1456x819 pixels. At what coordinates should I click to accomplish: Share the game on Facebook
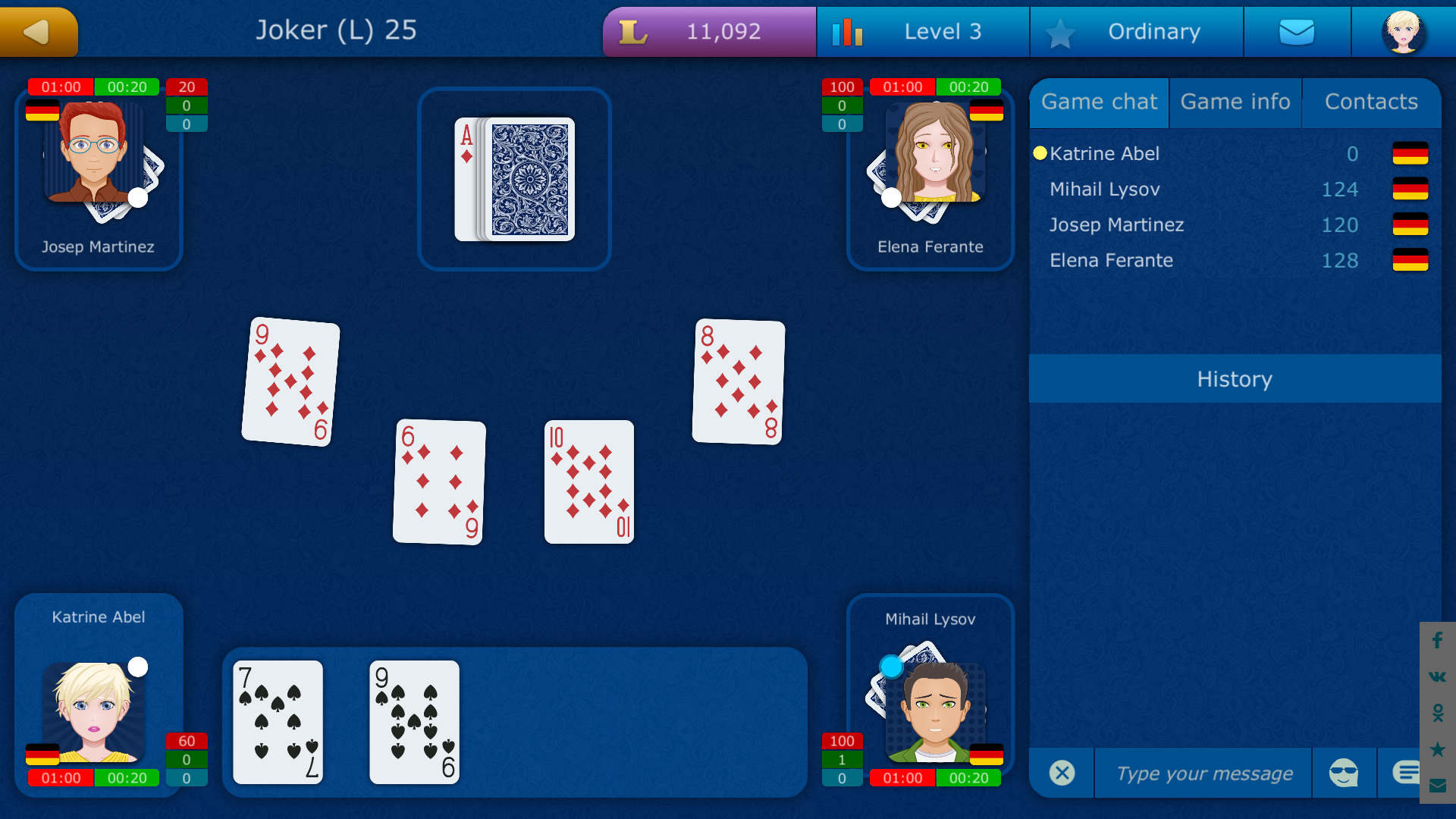coord(1437,641)
